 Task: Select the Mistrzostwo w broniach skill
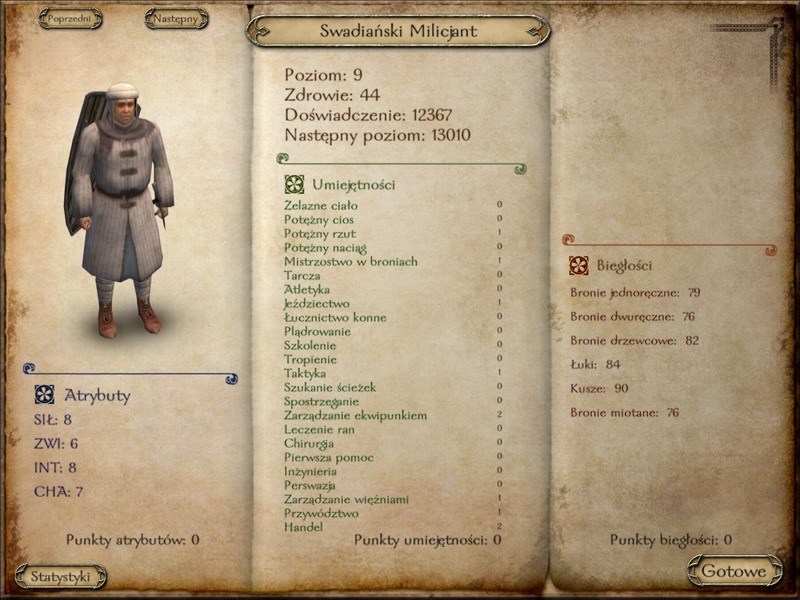(x=350, y=262)
